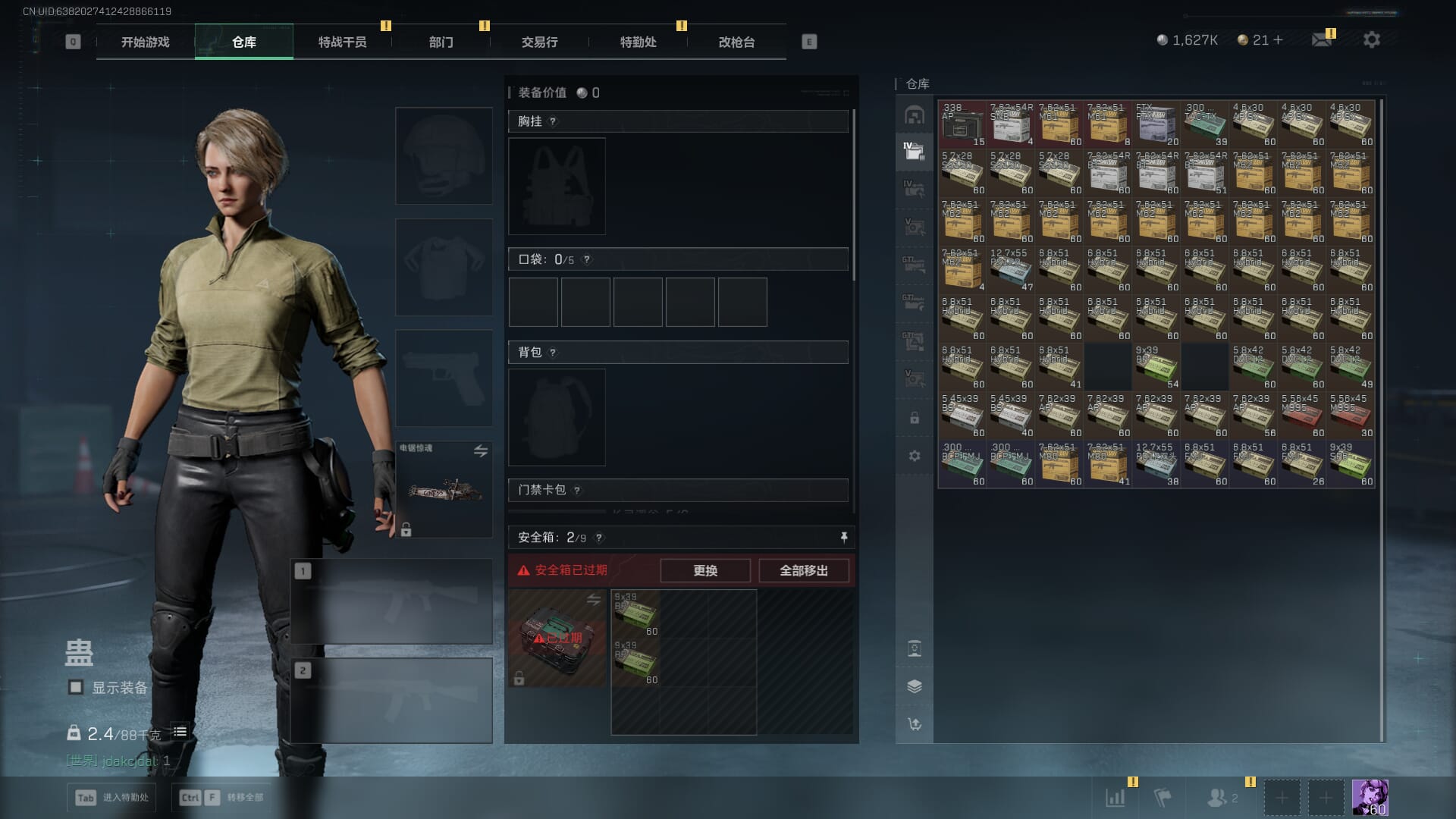Open the 部门 department tab
This screenshot has height=819, width=1456.
(441, 42)
